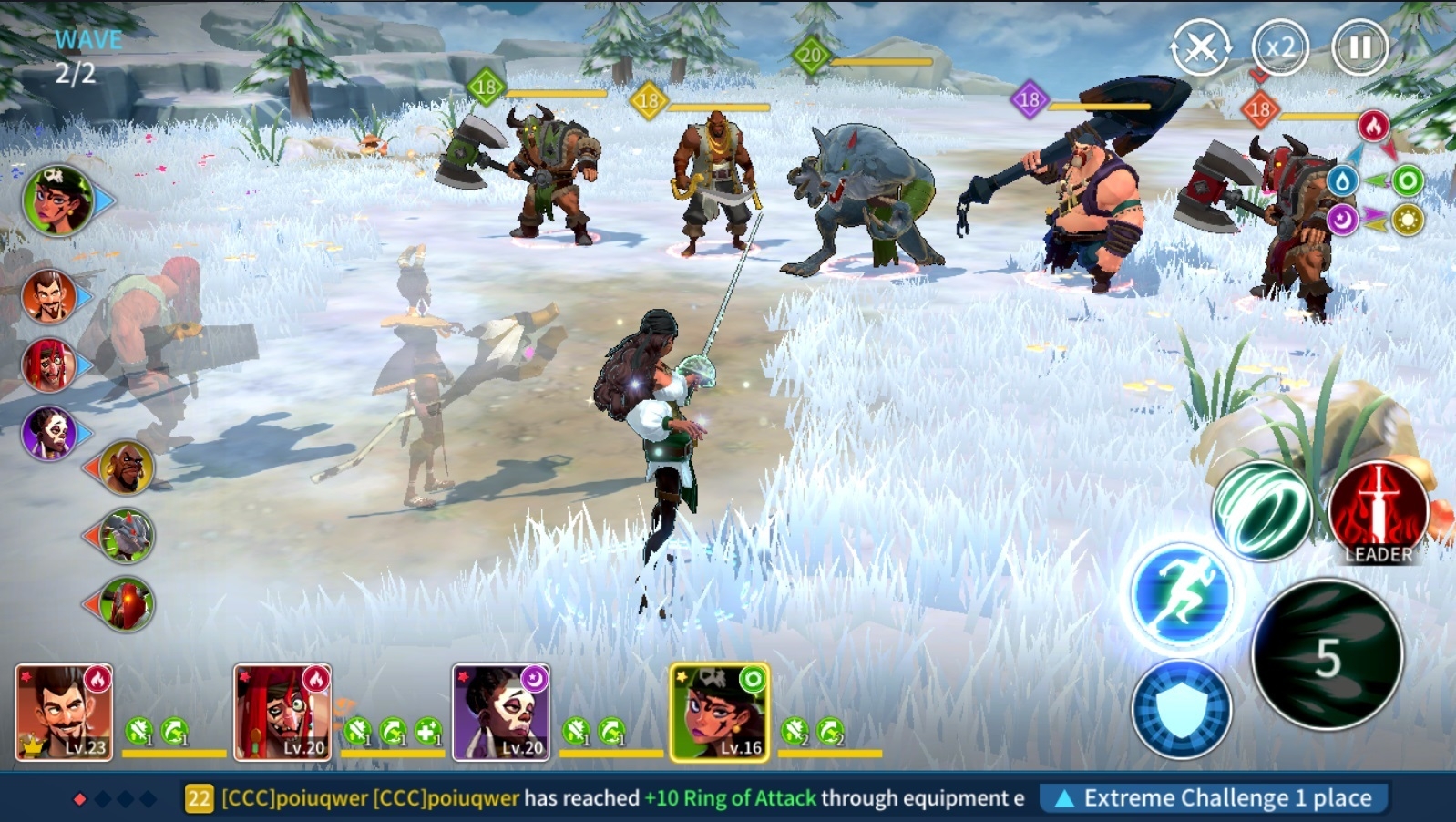Select the Lv.23 mustached hero portrait
The width and height of the screenshot is (1456, 822).
(64, 712)
